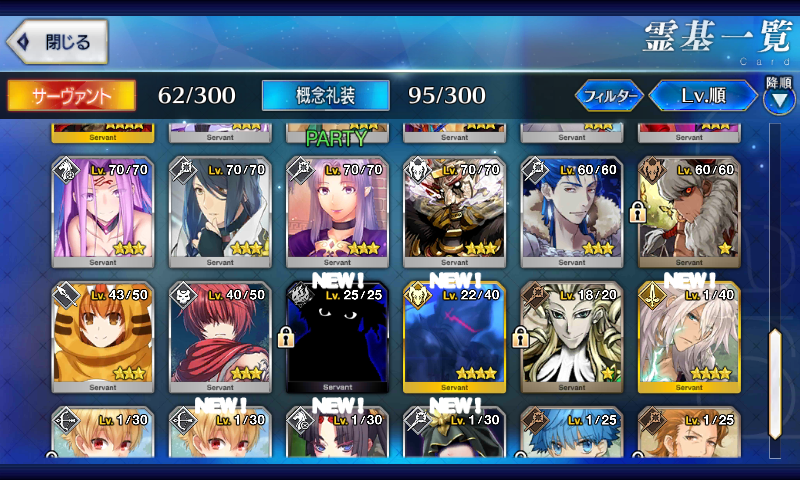Pick the blue-haired Lv. 60/60 servant card
Viewport: 800px width, 480px height.
click(572, 212)
